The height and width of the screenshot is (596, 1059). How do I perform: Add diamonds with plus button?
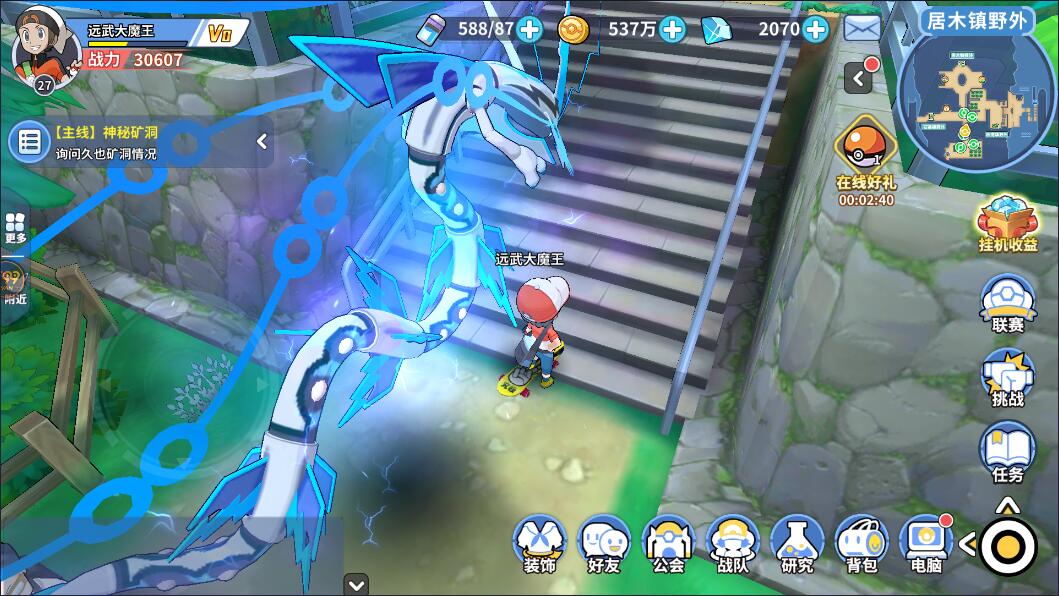point(816,29)
